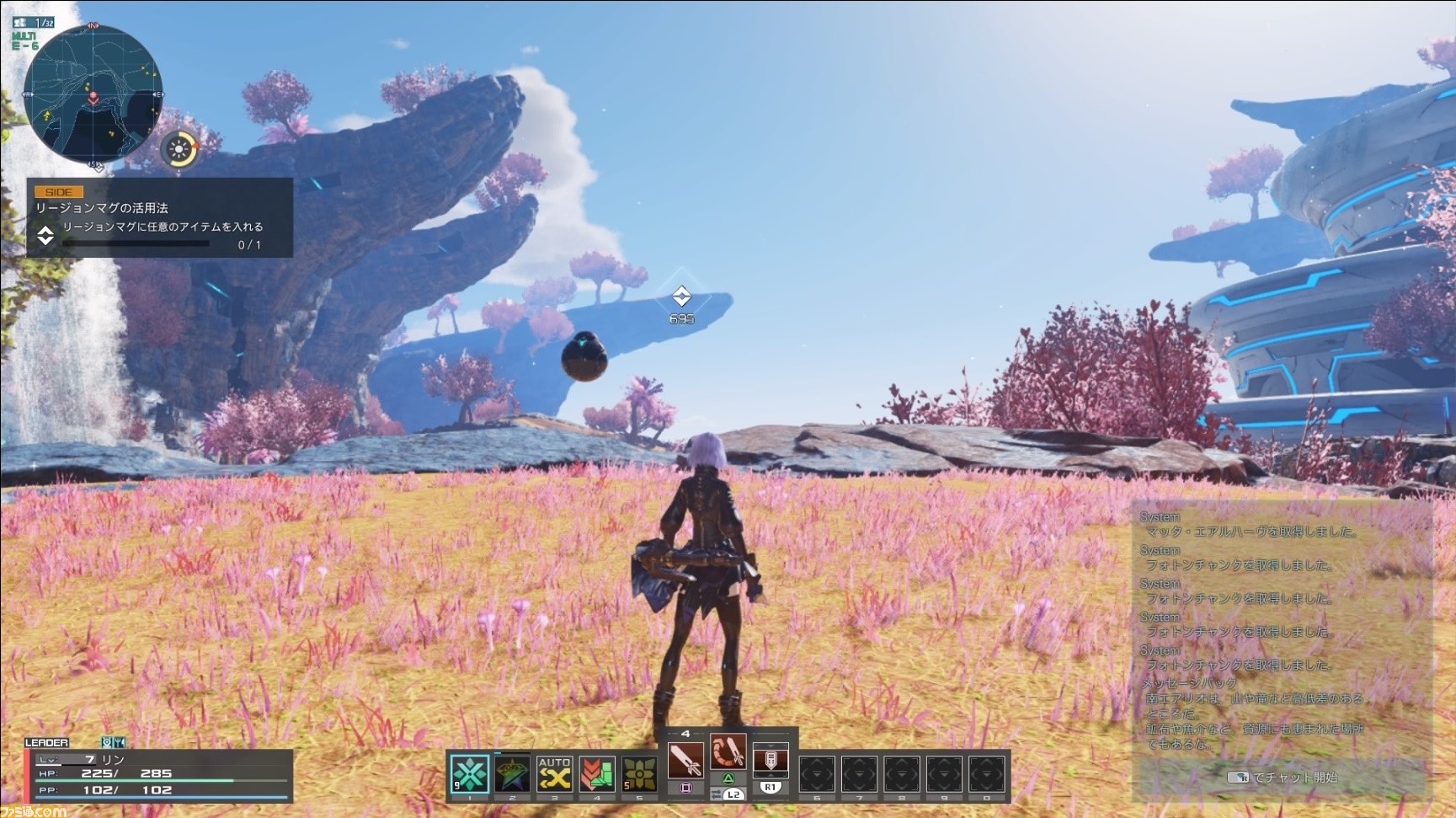Expand the 695m quest marker diamond
The image size is (1456, 818).
click(680, 295)
